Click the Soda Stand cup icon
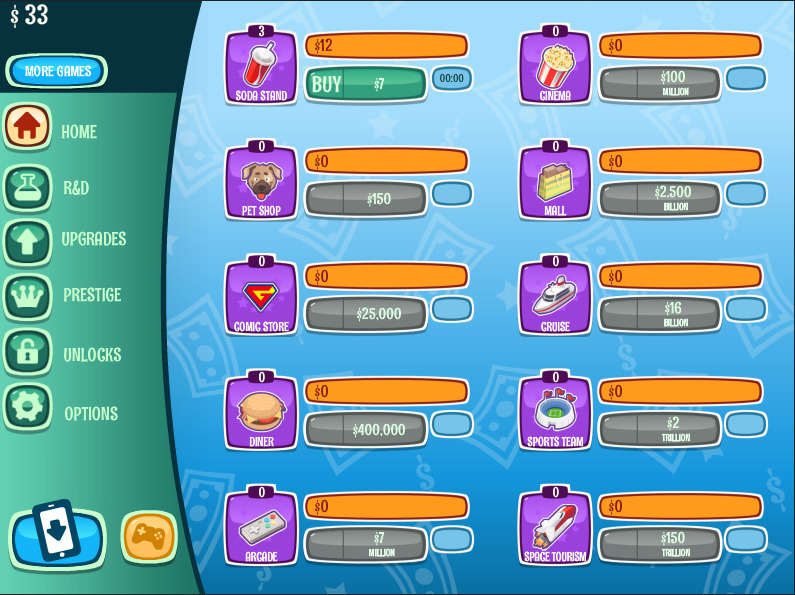This screenshot has height=595, width=795. [260, 65]
